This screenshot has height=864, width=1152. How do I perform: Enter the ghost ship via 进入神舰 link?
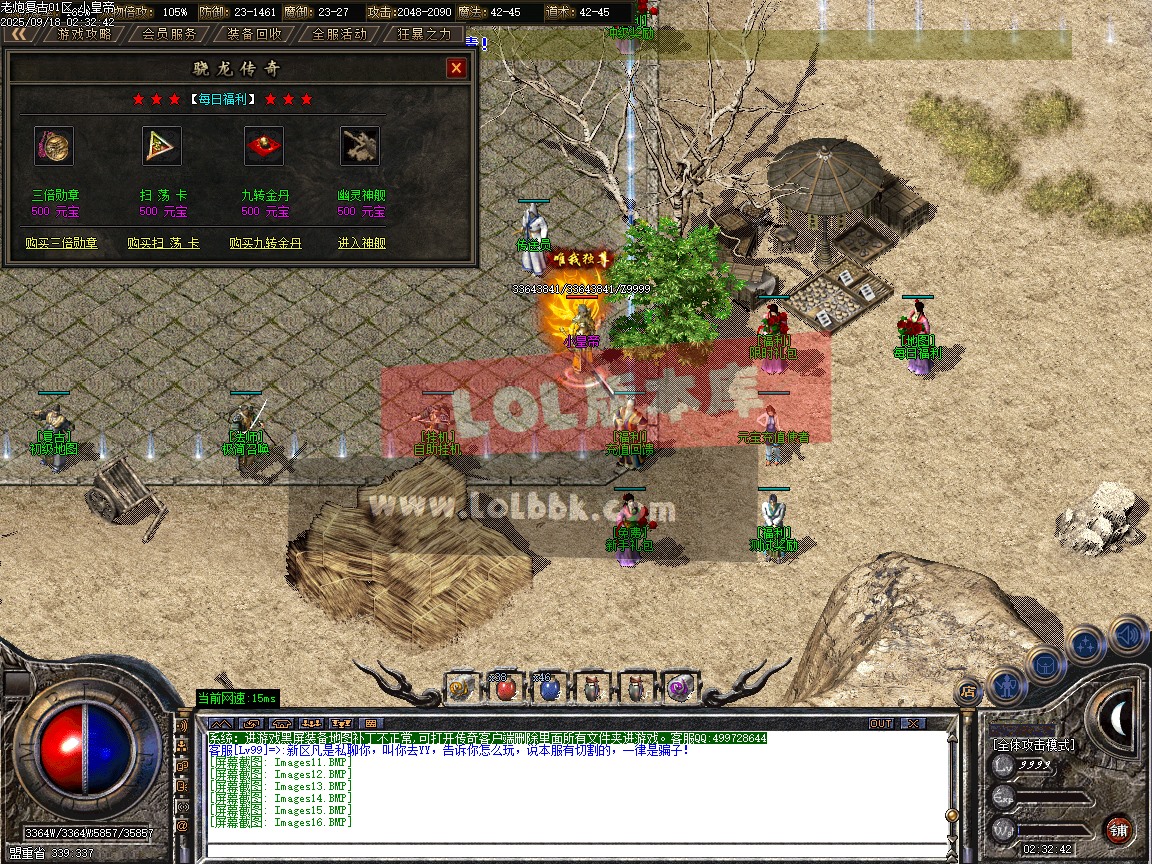(361, 243)
